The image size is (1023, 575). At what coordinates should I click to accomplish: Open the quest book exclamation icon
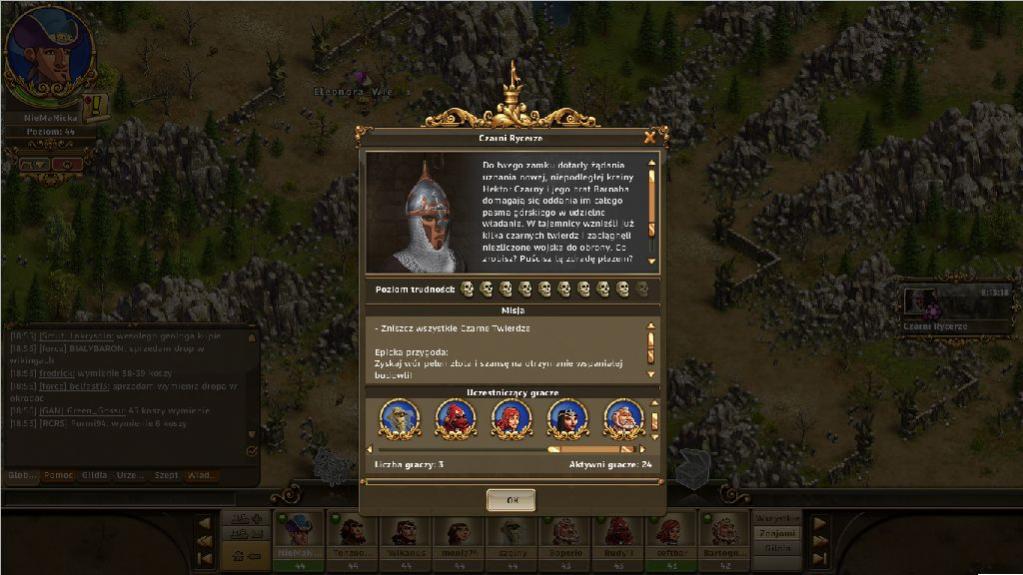point(97,106)
